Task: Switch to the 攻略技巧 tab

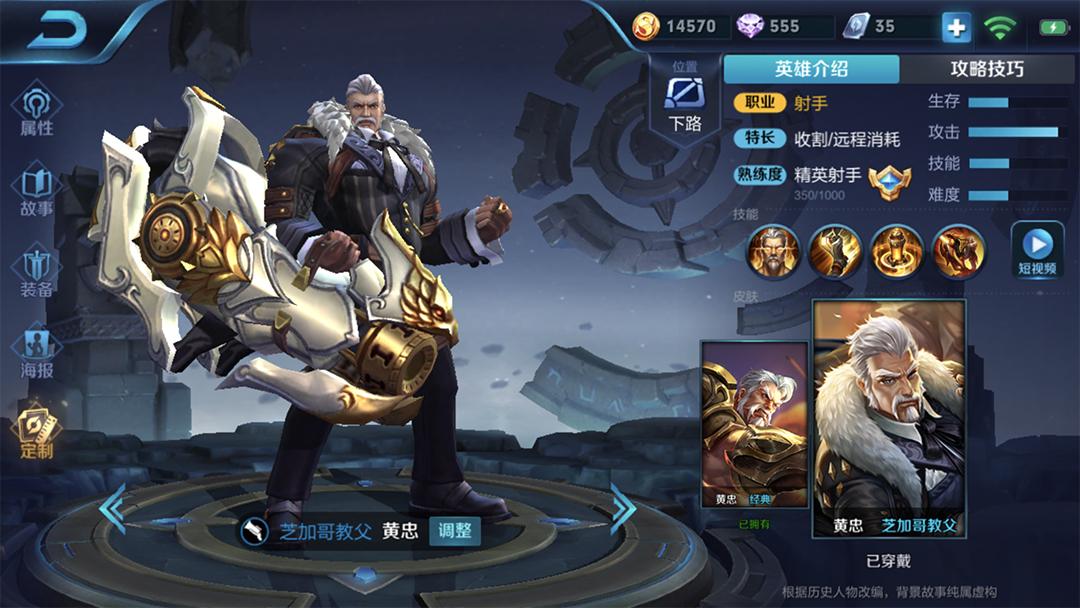Action: (986, 69)
